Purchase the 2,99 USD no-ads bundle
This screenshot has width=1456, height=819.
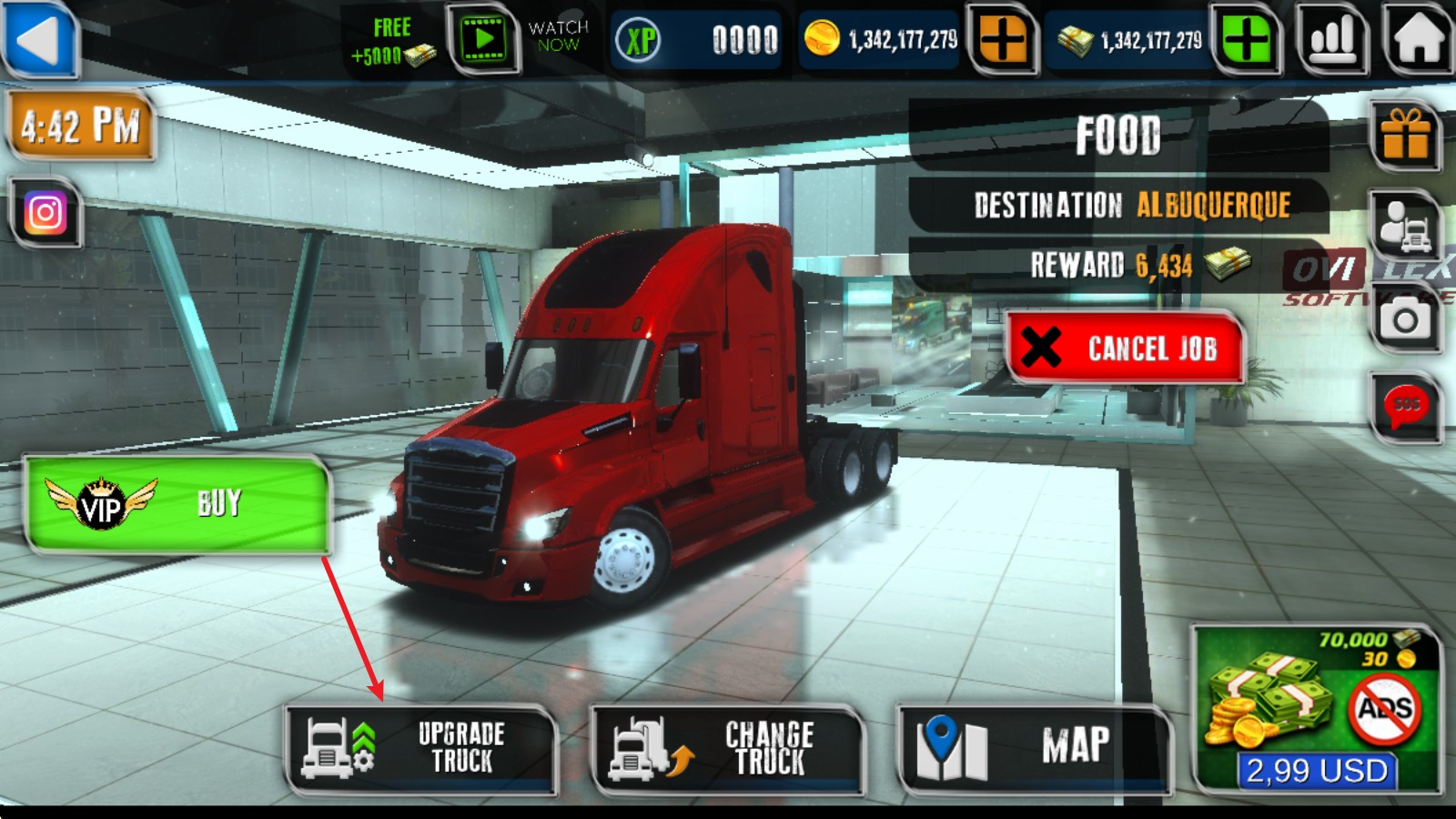[x=1316, y=712]
